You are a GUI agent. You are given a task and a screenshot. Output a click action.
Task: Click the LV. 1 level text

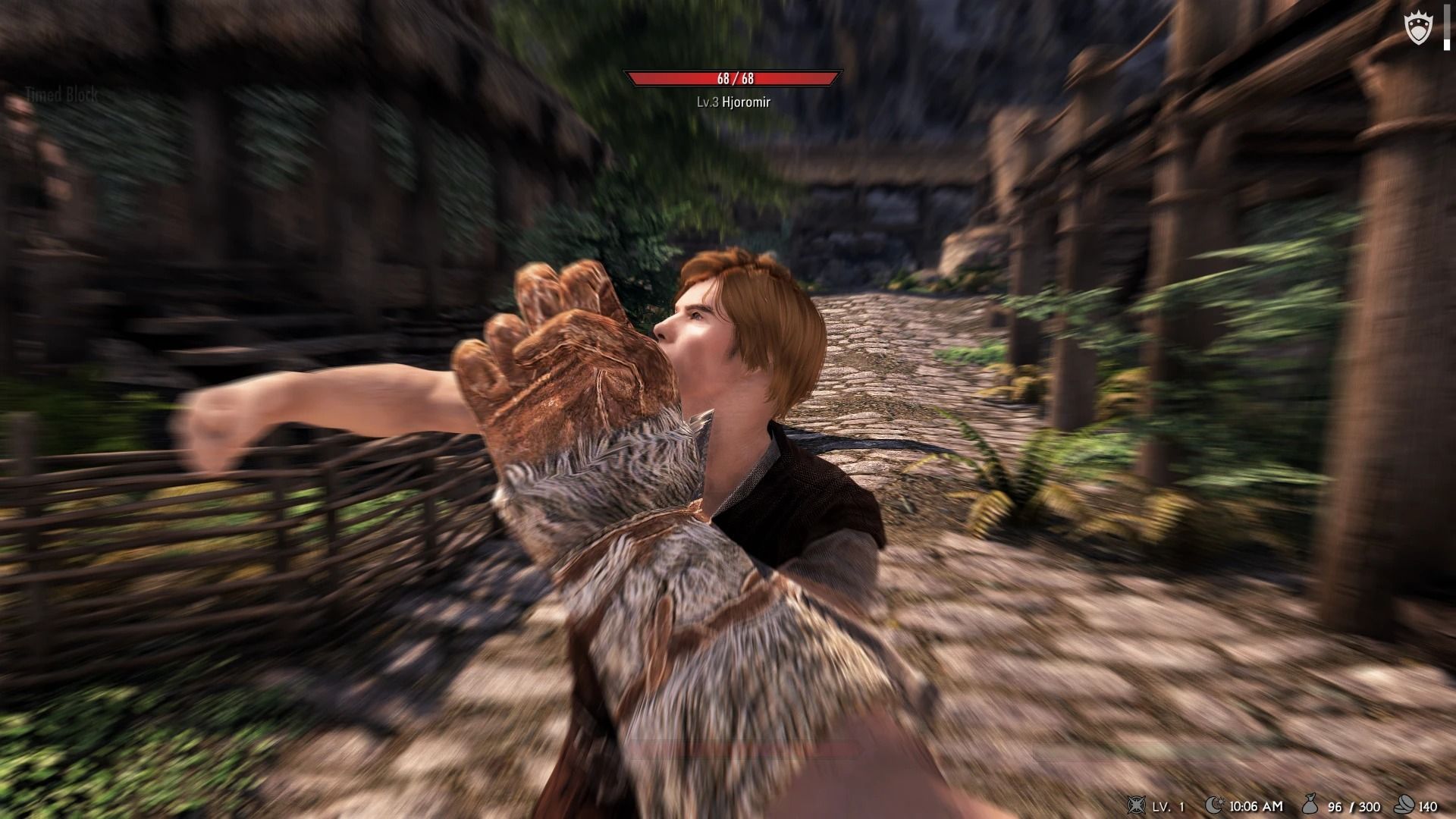point(1168,806)
